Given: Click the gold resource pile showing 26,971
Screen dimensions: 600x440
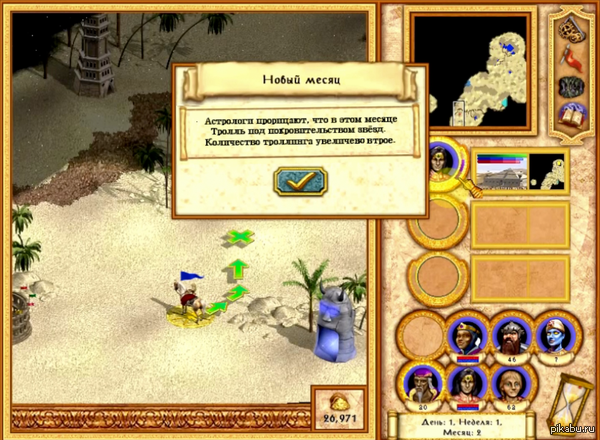Looking at the screenshot, I should coord(341,407).
